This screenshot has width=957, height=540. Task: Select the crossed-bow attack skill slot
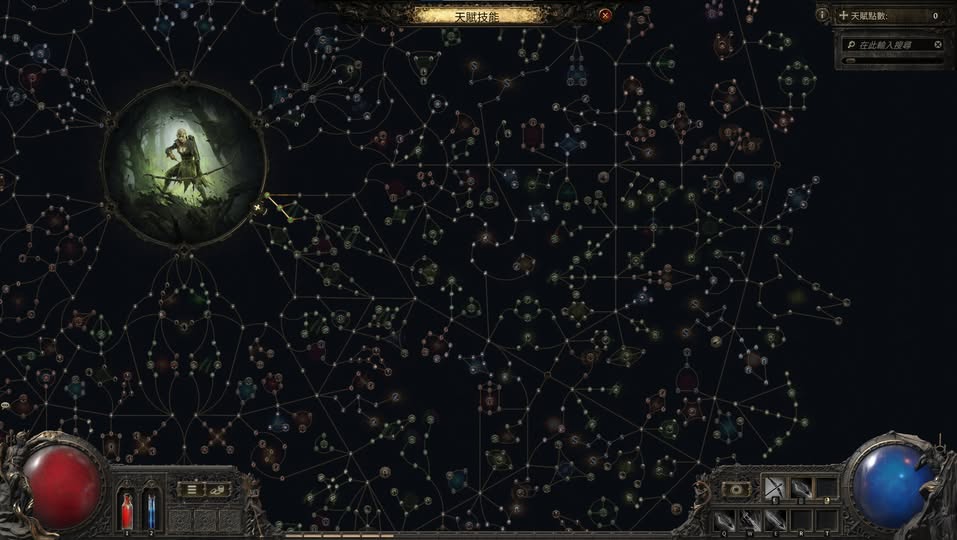[x=776, y=488]
